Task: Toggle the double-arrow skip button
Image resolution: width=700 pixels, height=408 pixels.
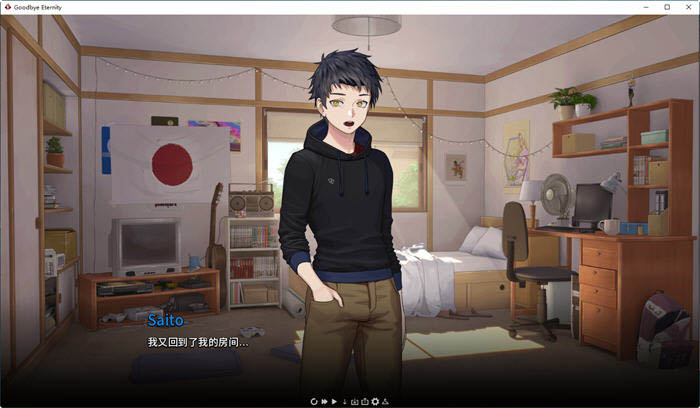Action: 323,401
